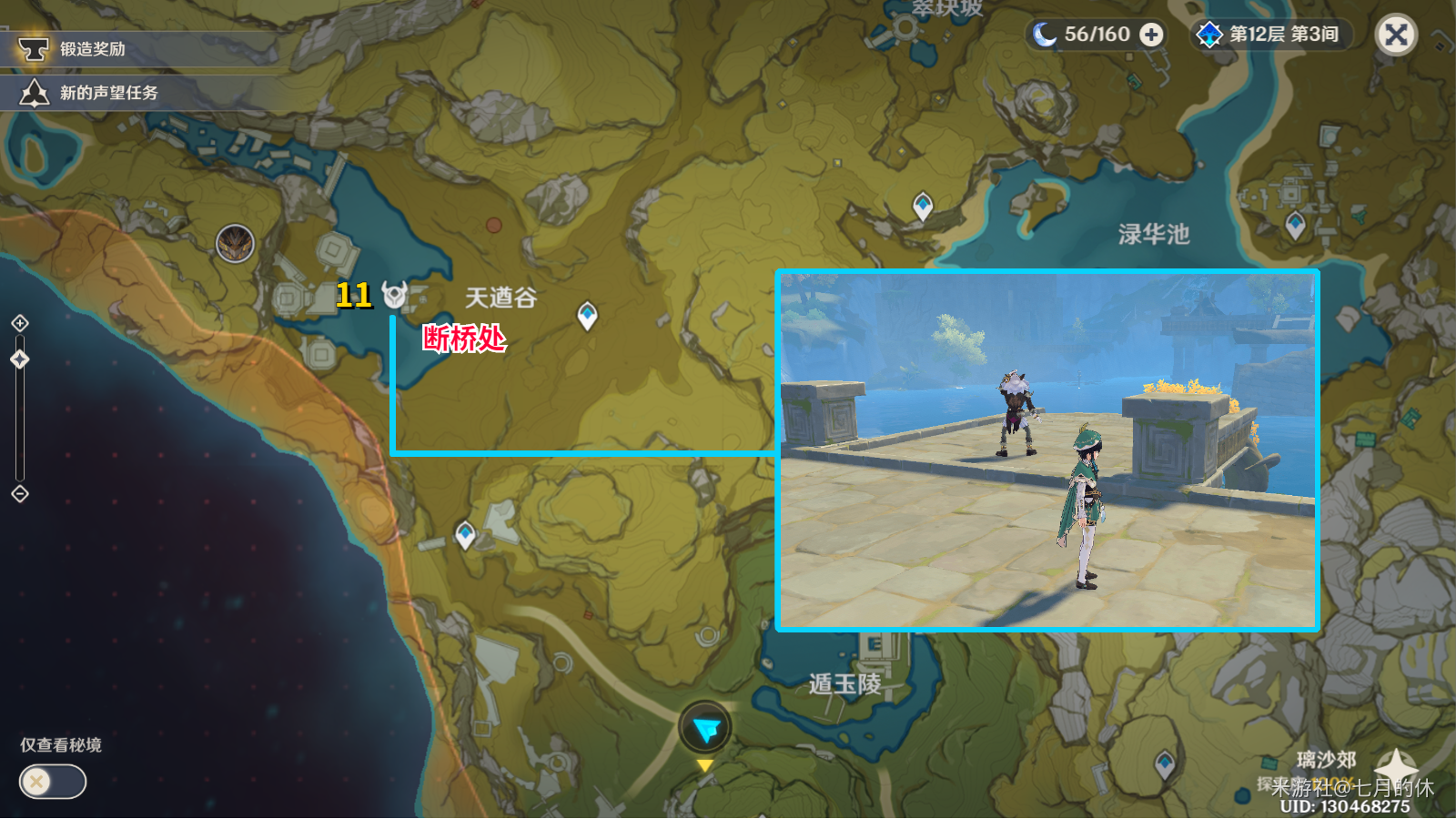The width and height of the screenshot is (1456, 819).
Task: Open the 第12层 第3间 Spiral Abyss indicator
Action: point(1272,35)
